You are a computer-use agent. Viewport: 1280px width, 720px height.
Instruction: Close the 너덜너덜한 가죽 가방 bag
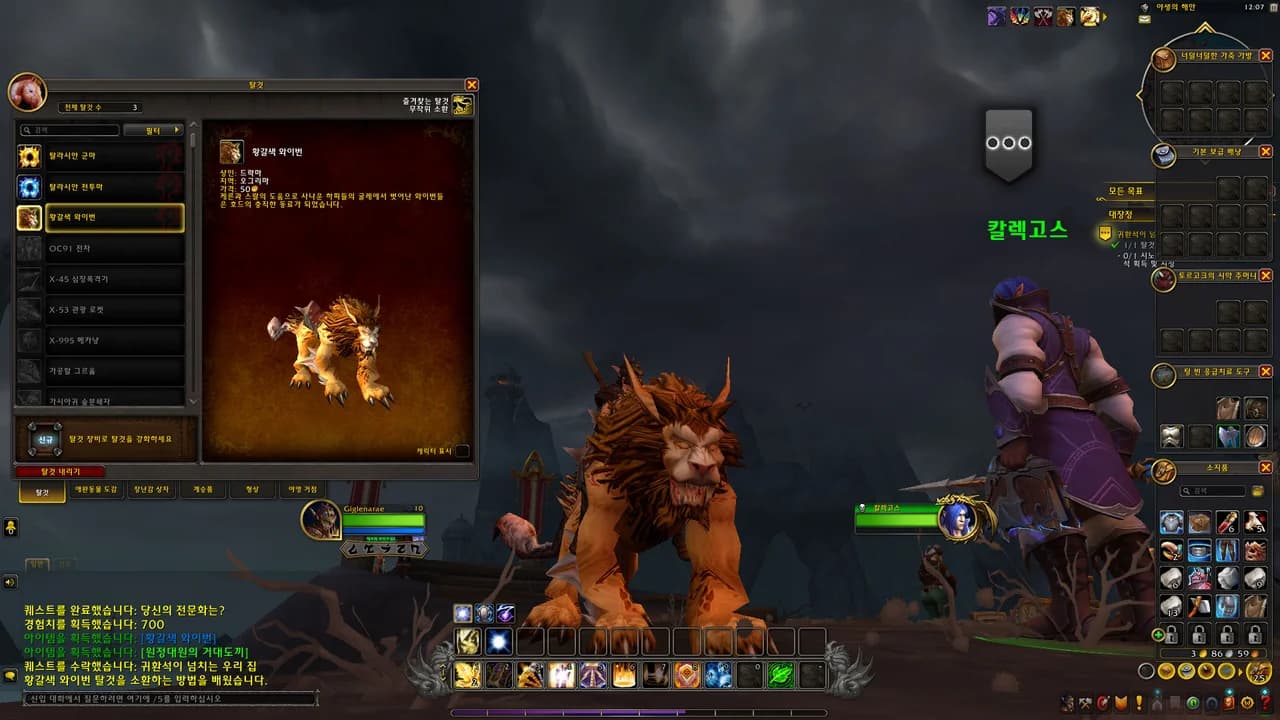1266,56
